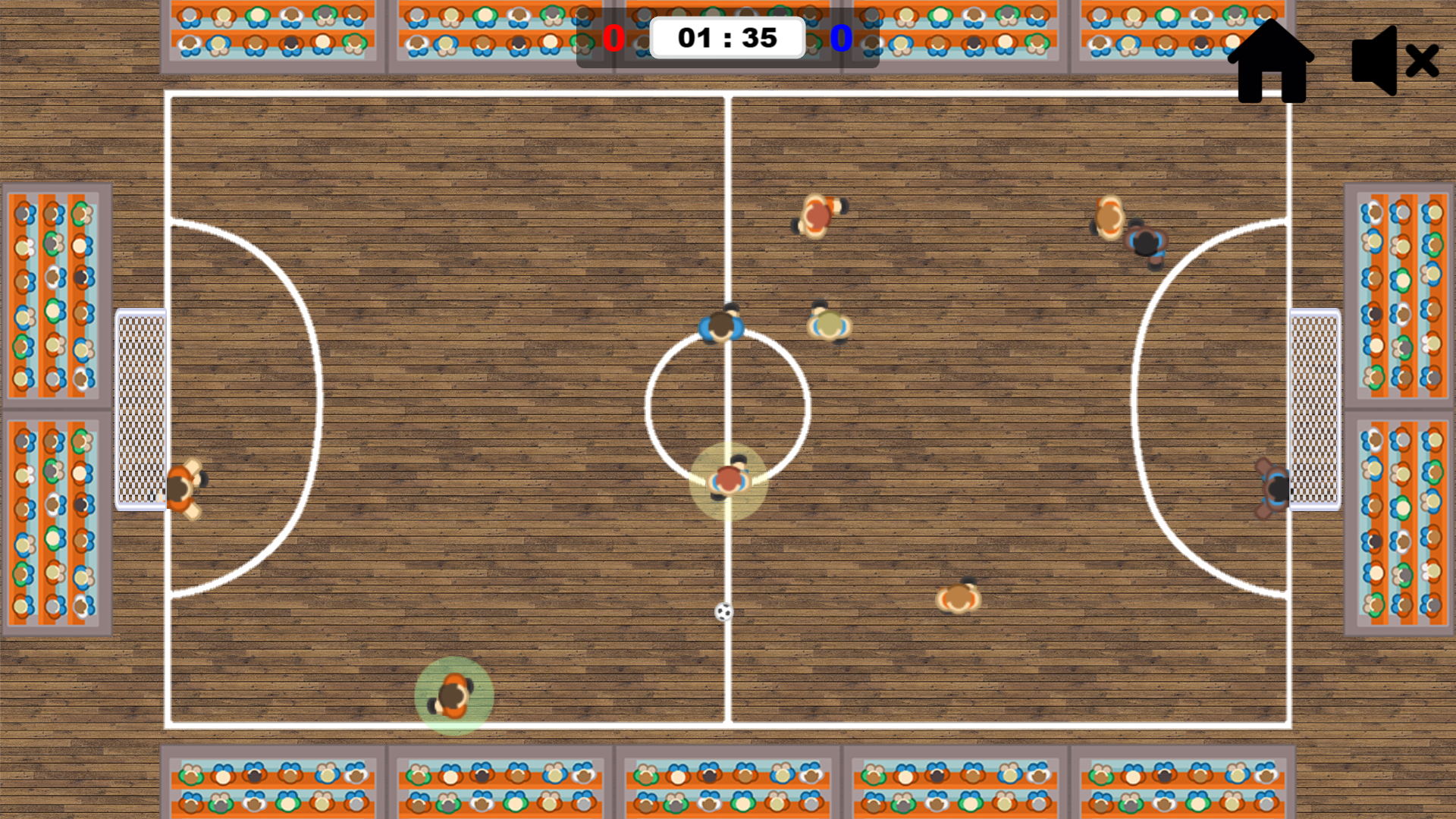Click the left goal net
The width and height of the screenshot is (1456, 819).
coord(140,409)
